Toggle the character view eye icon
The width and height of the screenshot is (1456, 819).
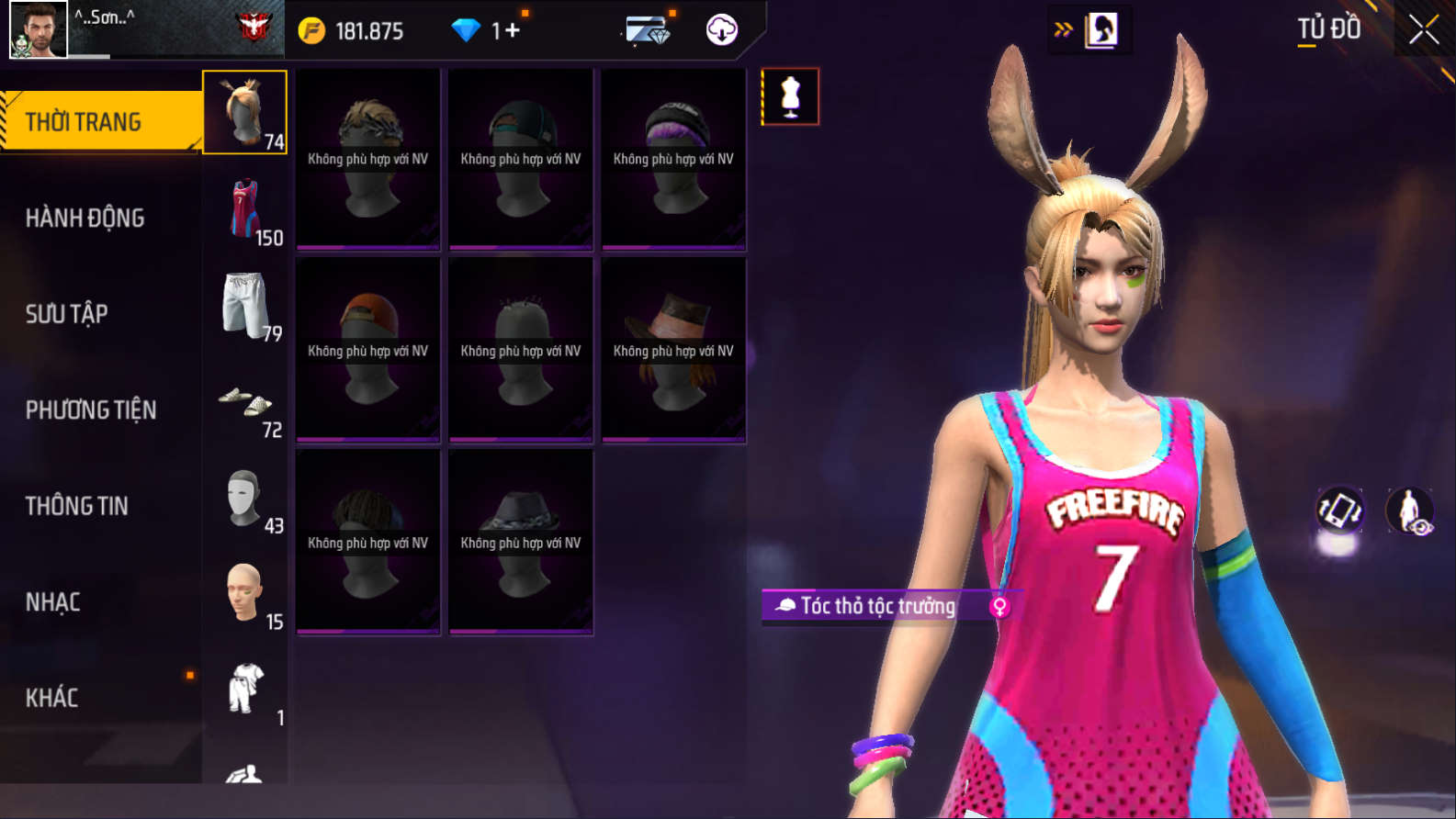tap(1410, 510)
